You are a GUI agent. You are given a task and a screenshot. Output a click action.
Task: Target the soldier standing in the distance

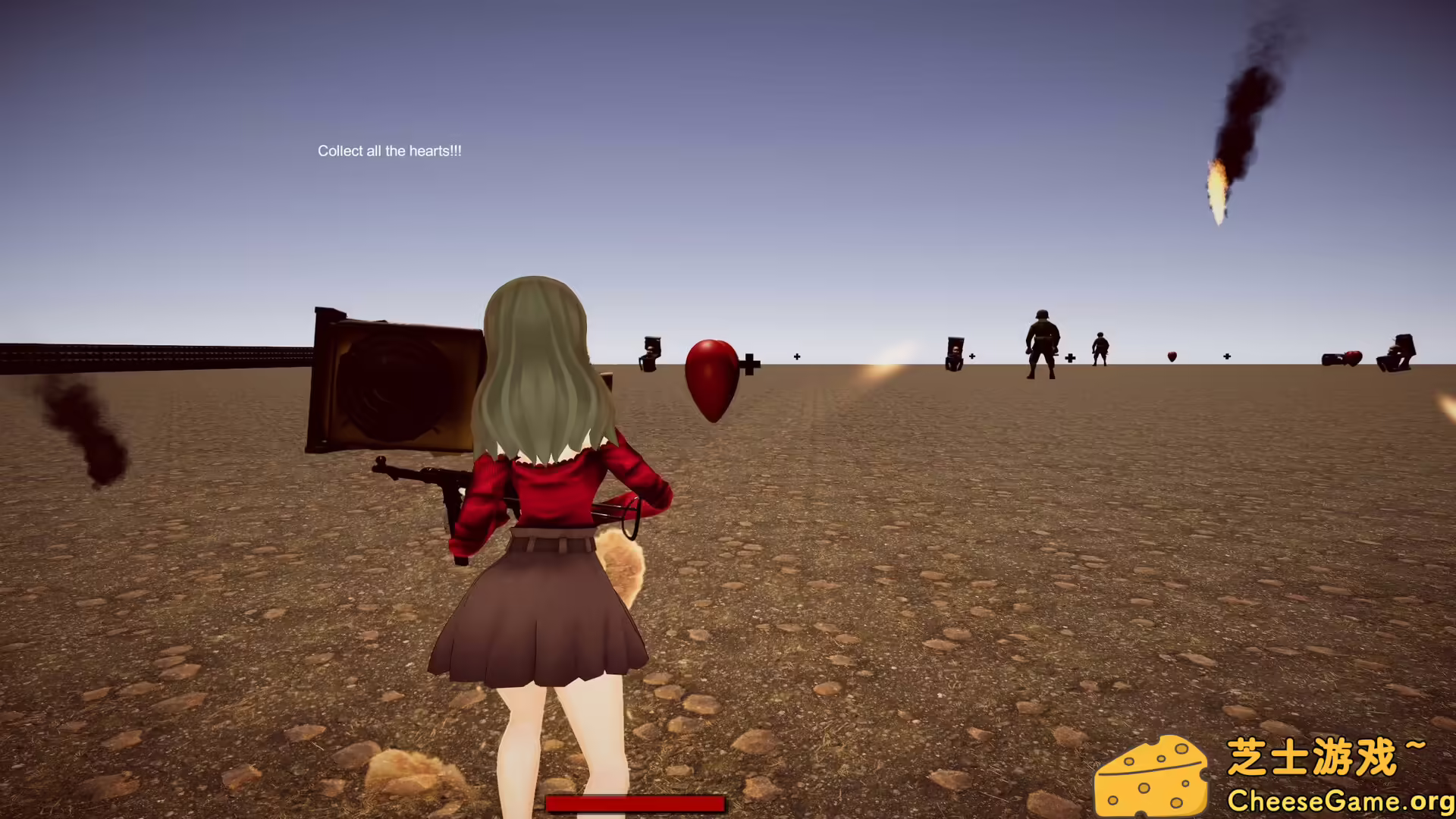(1042, 341)
